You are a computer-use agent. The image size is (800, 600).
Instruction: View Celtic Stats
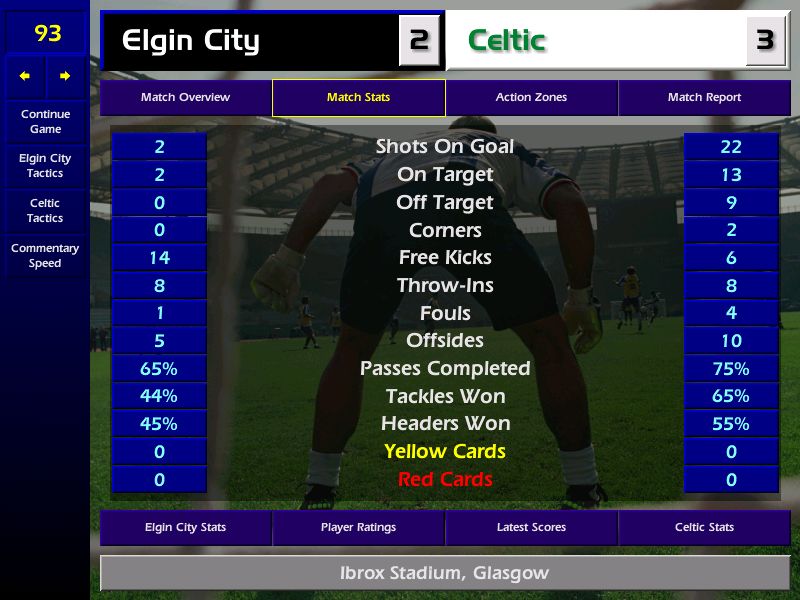coord(704,527)
